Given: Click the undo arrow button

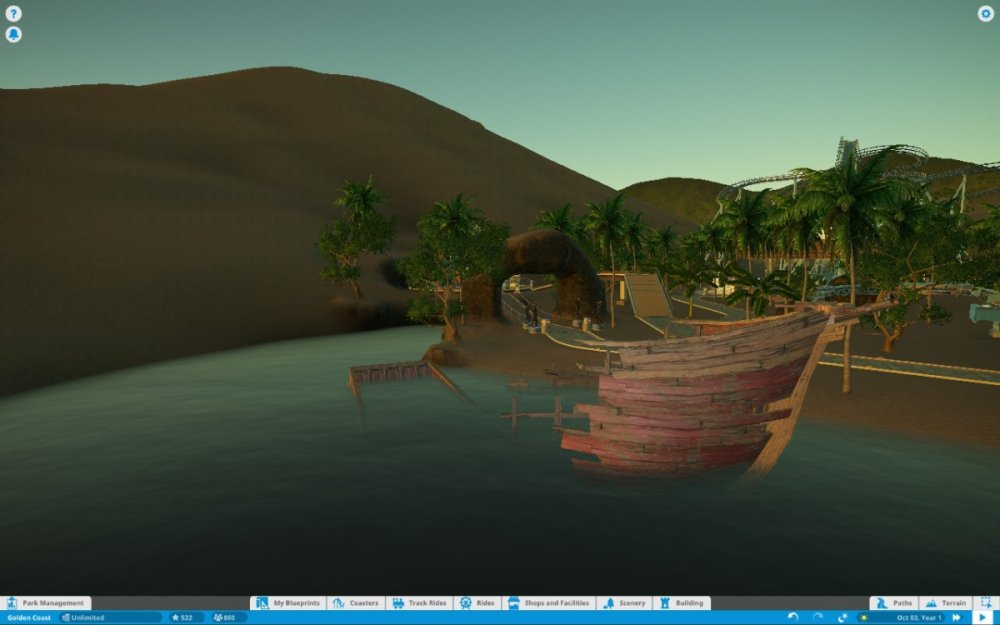Looking at the screenshot, I should point(793,618).
